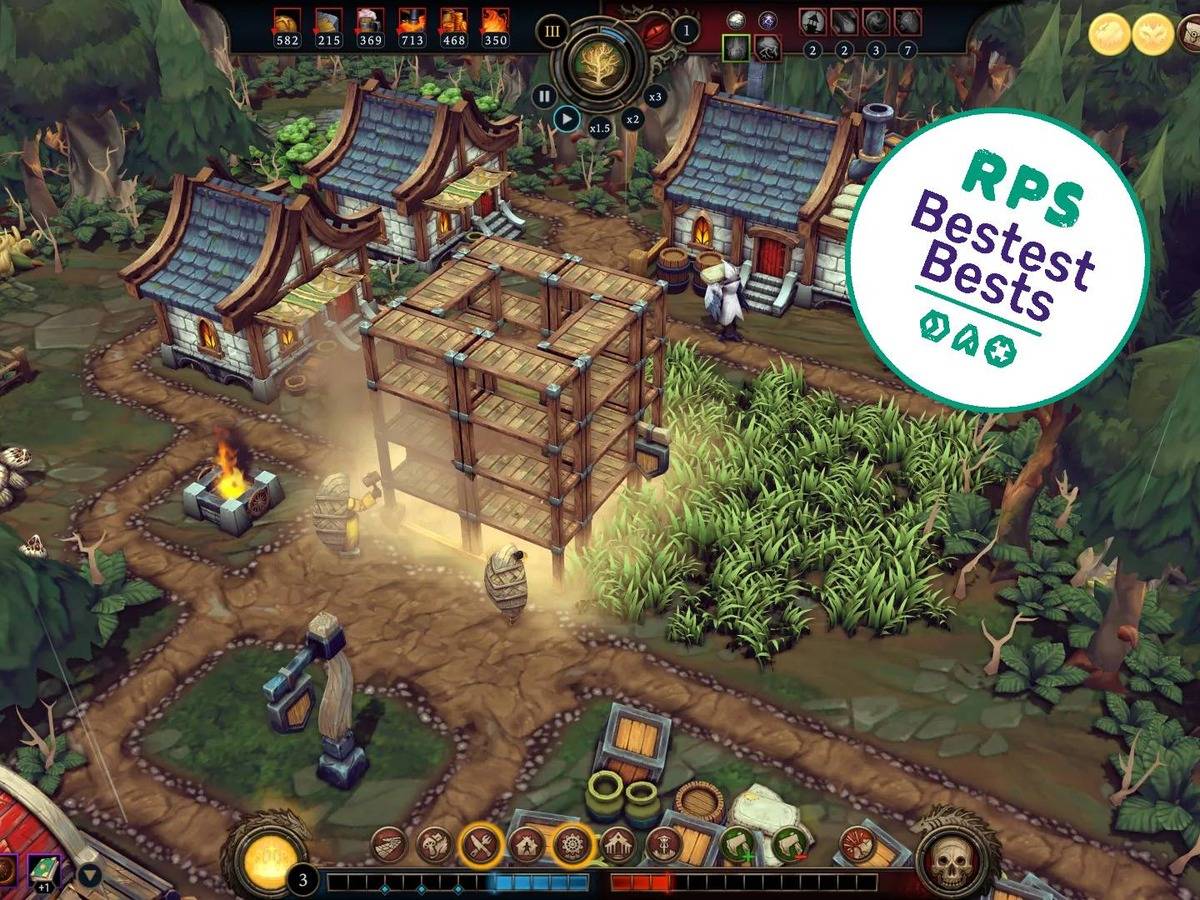Activate the green plus woodcutting mark tool

tap(739, 846)
